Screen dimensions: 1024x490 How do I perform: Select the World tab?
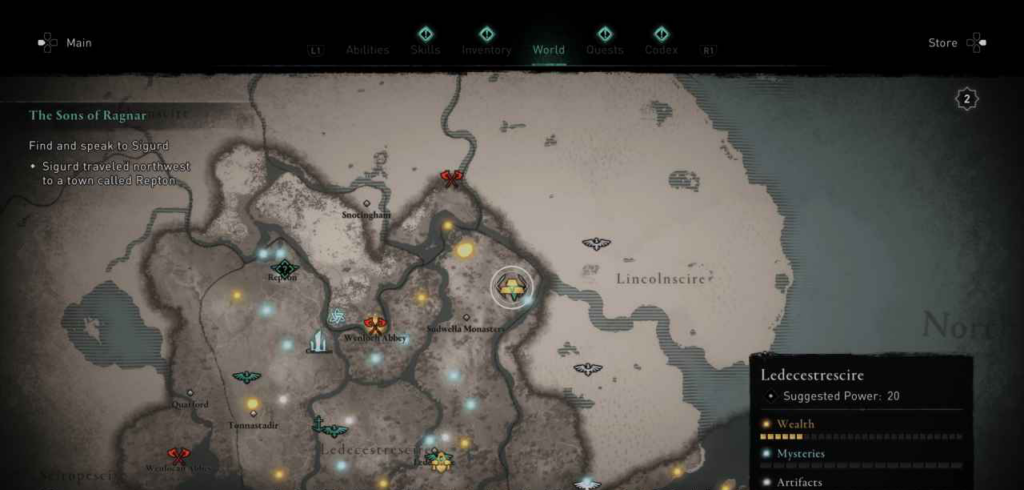548,50
